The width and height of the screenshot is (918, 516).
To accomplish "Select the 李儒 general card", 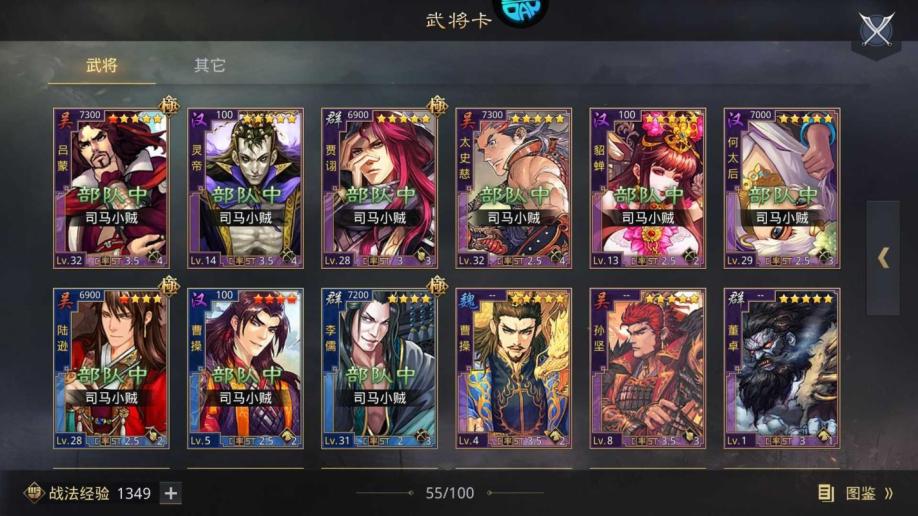I will (x=379, y=368).
